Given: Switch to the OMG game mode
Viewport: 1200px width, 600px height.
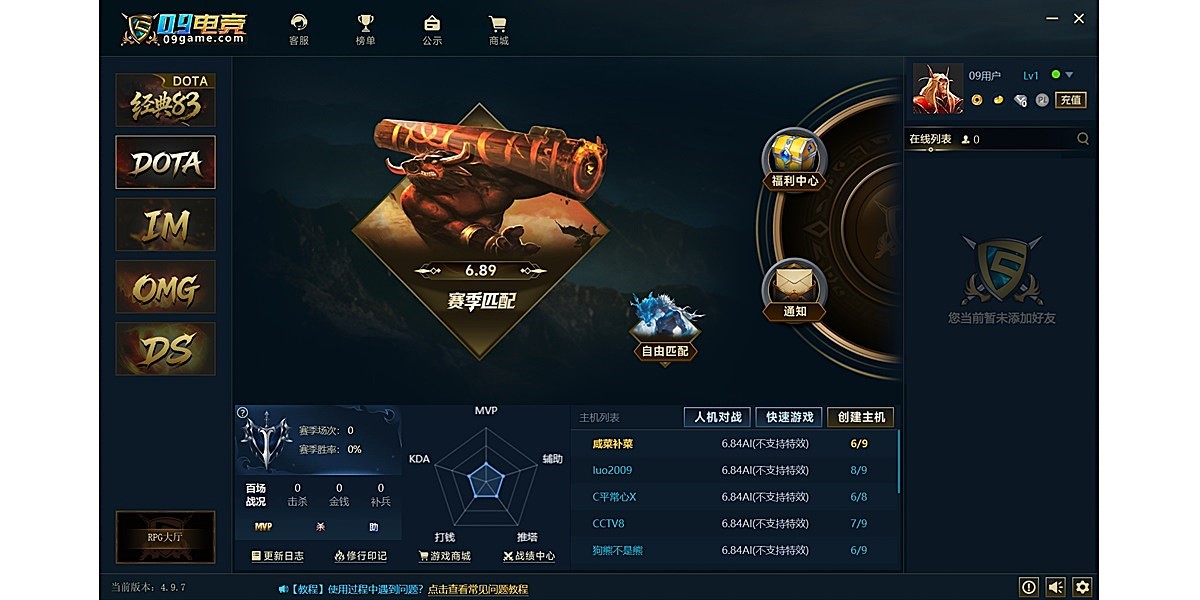Looking at the screenshot, I should pyautogui.click(x=165, y=287).
